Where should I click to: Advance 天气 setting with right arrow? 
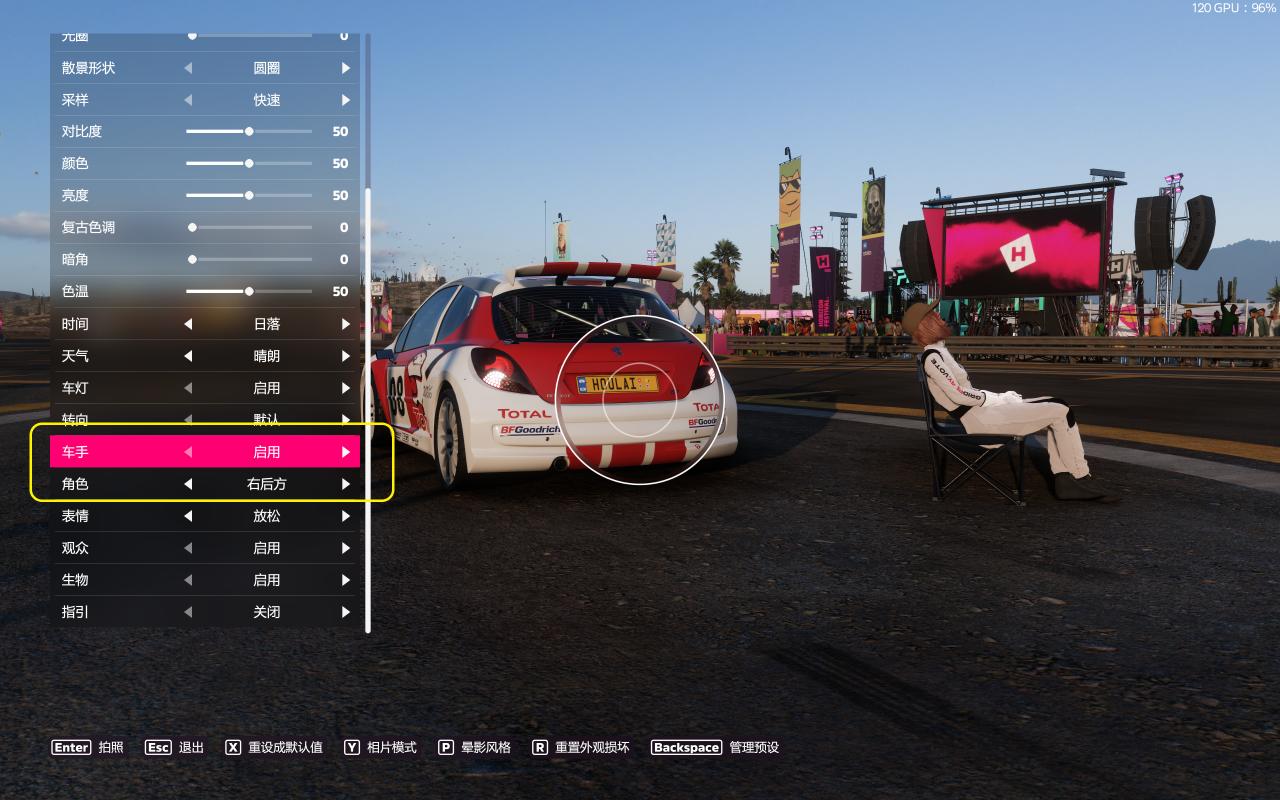tap(346, 356)
